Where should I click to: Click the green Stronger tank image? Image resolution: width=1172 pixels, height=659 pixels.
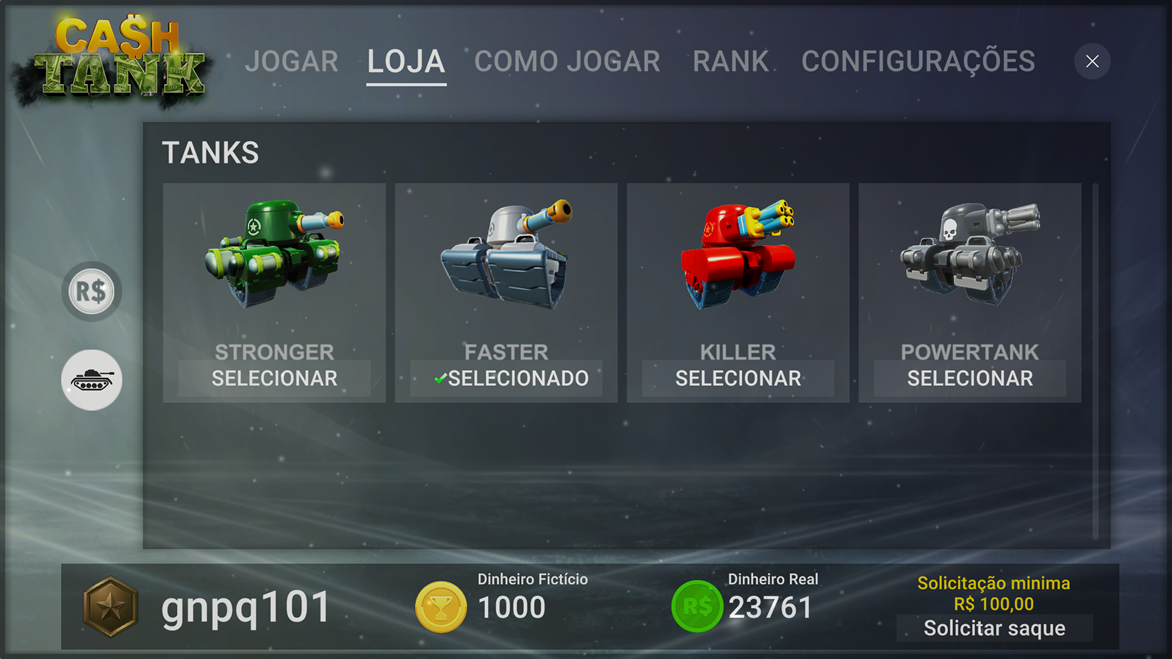coord(274,254)
